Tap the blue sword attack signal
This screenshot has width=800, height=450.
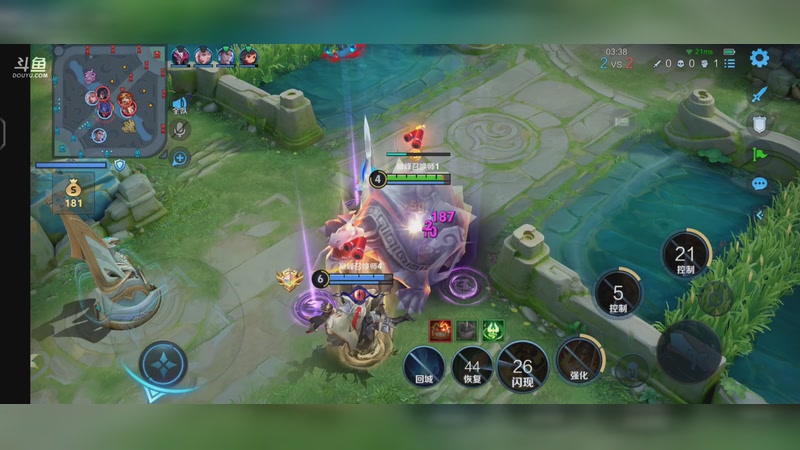pos(759,94)
